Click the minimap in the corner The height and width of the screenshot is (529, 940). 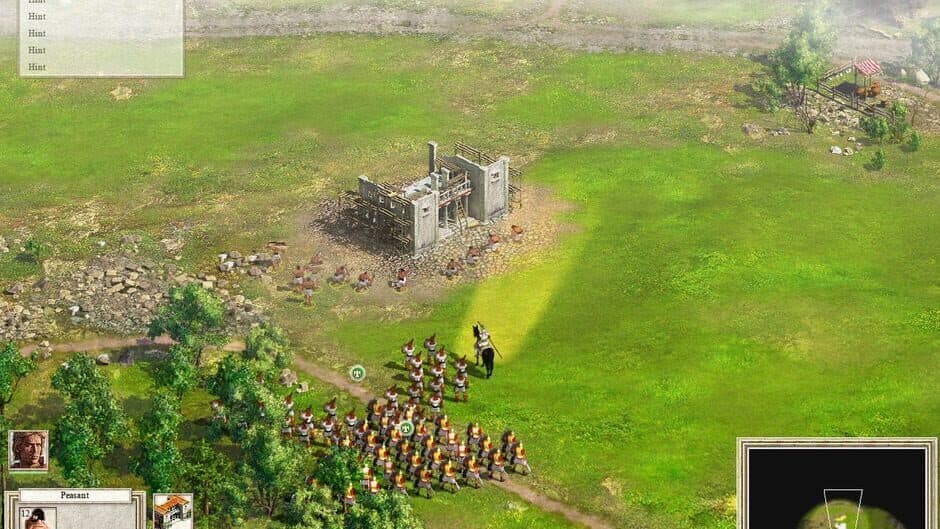coord(838,487)
